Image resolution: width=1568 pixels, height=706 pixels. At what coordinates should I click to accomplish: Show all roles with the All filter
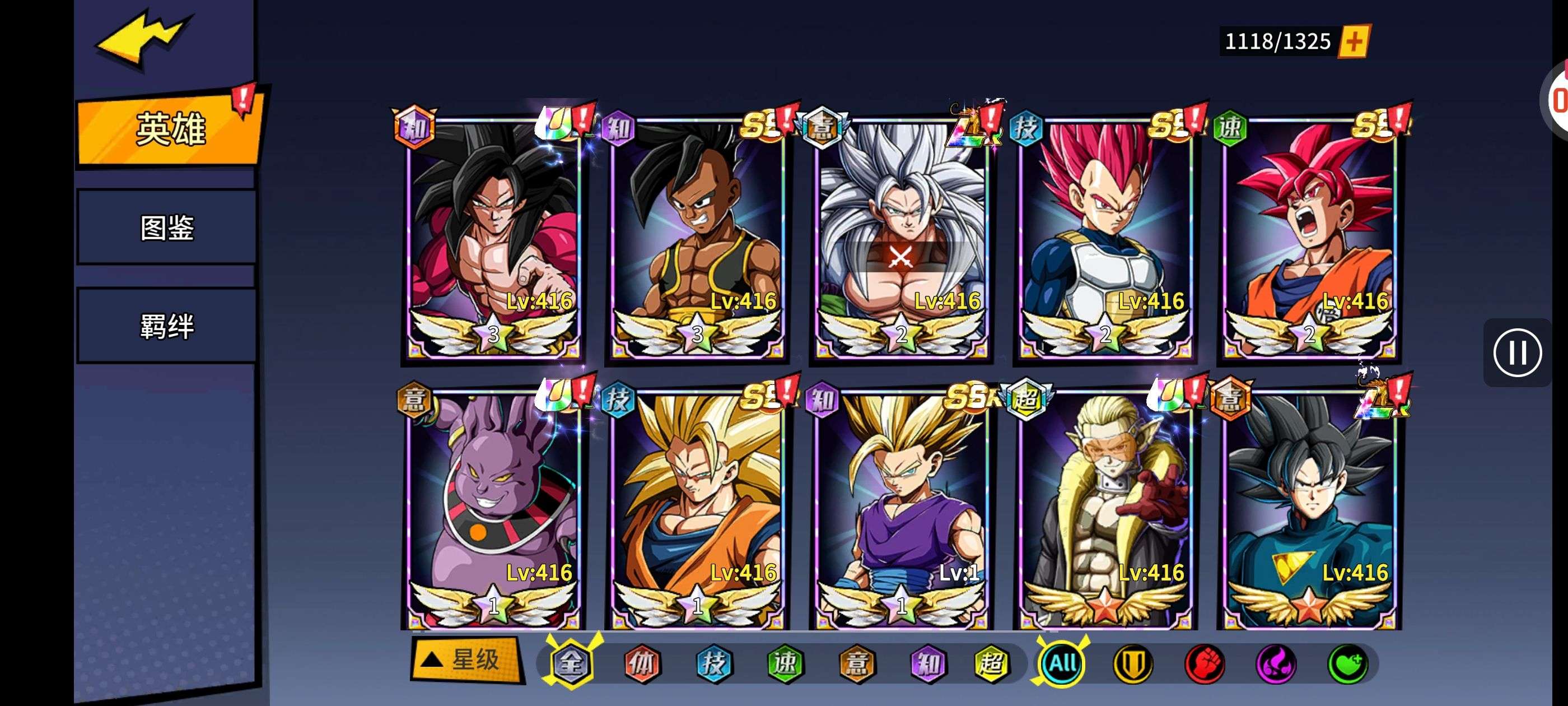[1062, 663]
